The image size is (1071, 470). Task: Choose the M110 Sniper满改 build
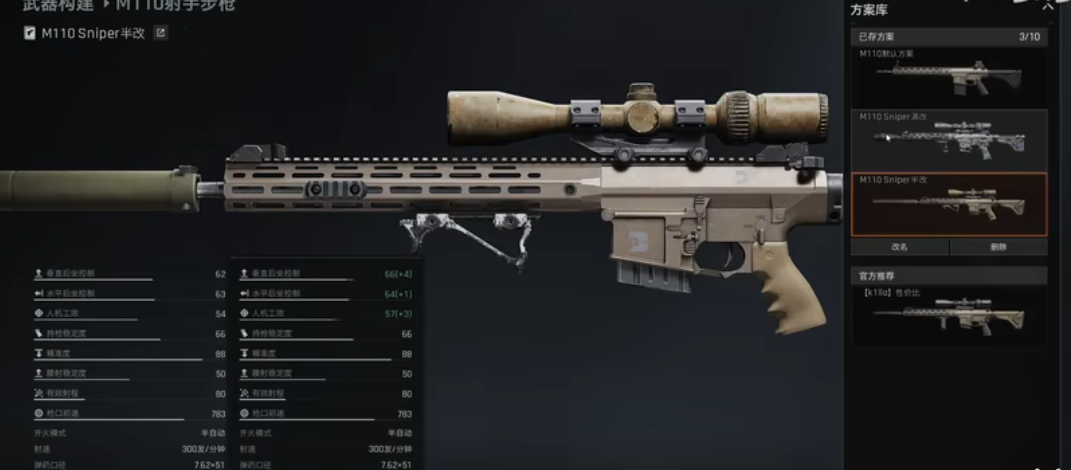948,139
